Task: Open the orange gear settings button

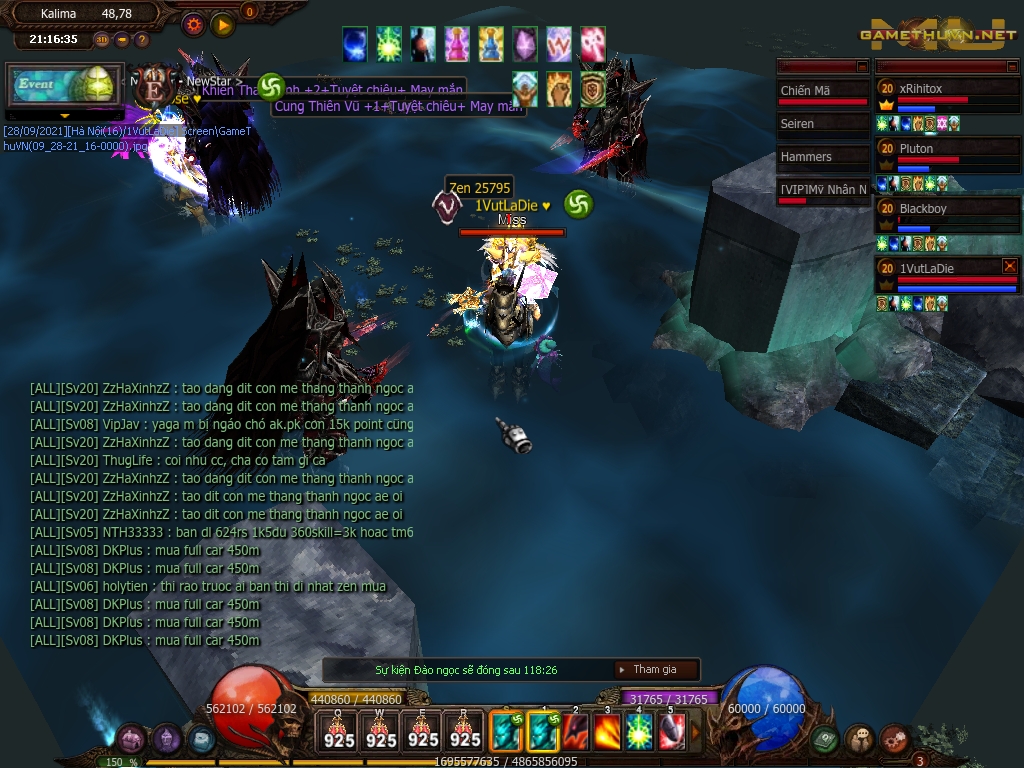Action: tap(193, 24)
